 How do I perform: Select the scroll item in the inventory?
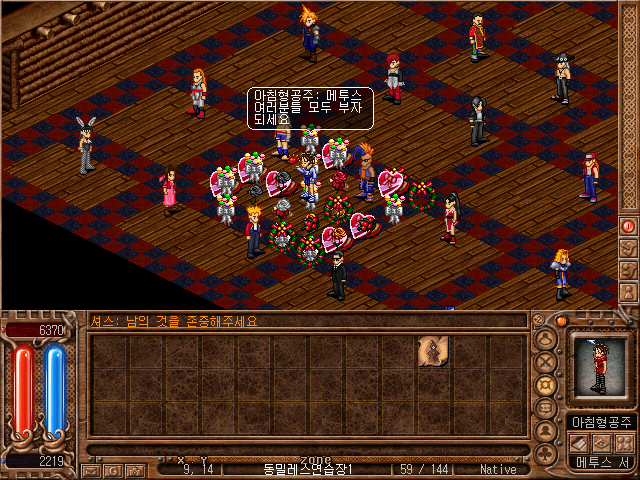[x=433, y=350]
